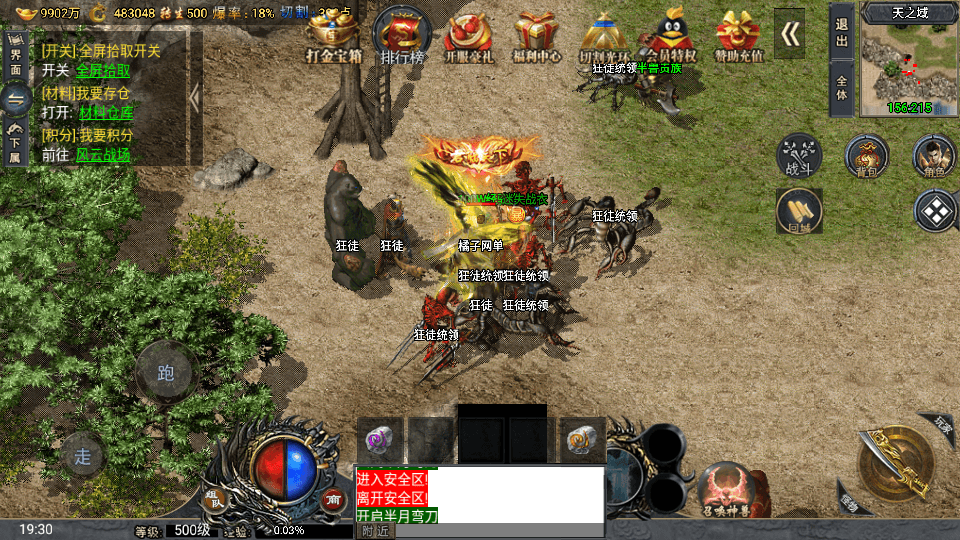Open the 赞助充值 recharge gift
This screenshot has width=960, height=540.
click(738, 35)
